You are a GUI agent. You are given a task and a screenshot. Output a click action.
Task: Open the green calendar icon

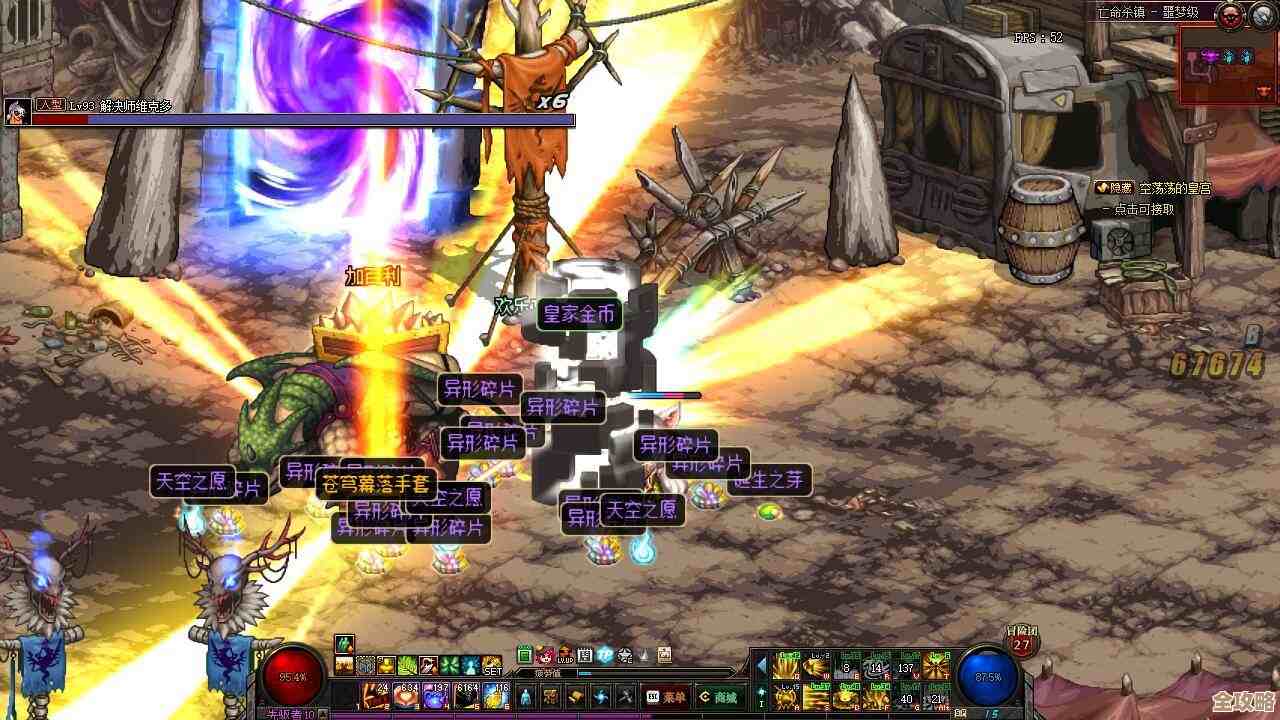point(524,656)
